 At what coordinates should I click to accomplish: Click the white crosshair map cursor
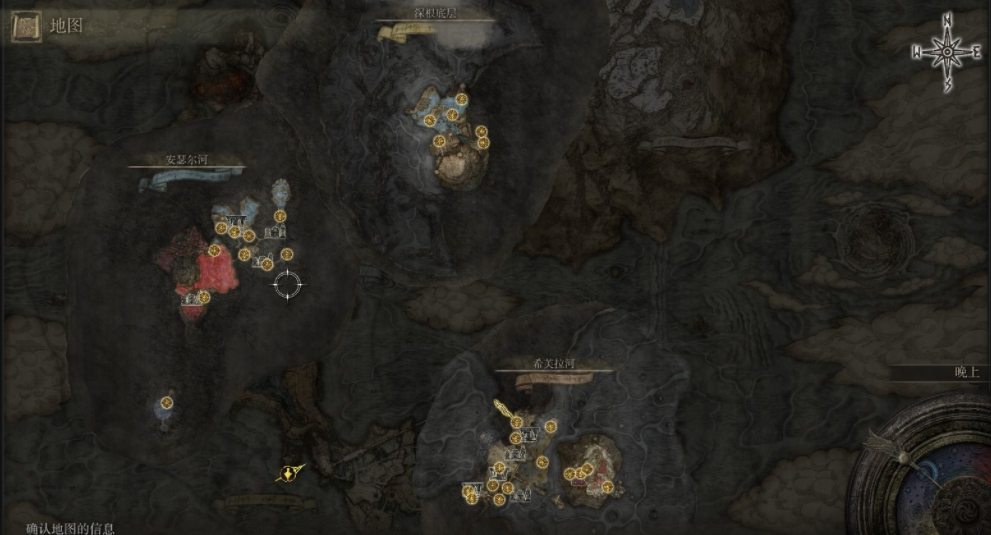(288, 285)
